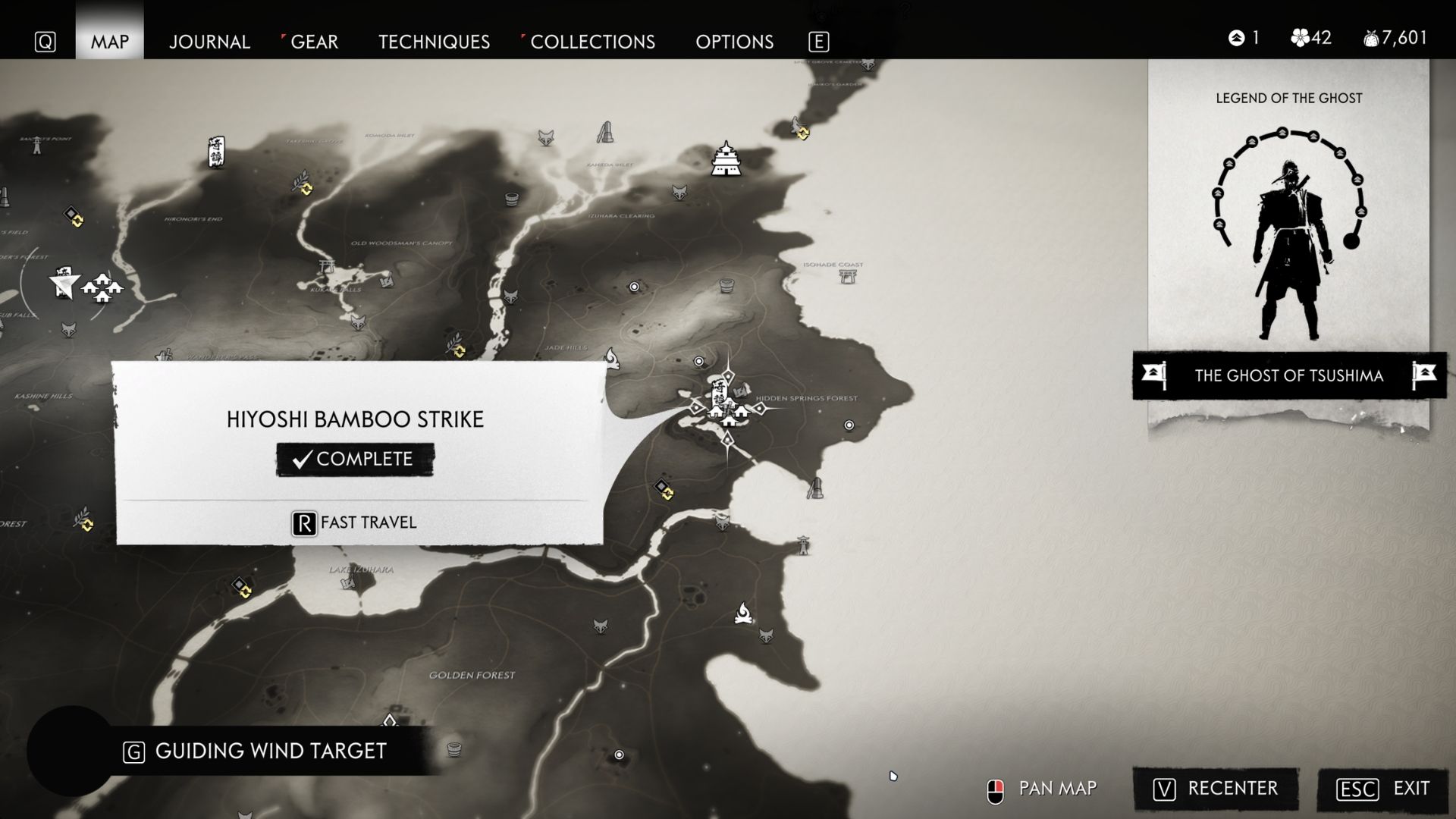Viewport: 1456px width, 819px height.
Task: Switch to the Journal tab
Action: (209, 42)
